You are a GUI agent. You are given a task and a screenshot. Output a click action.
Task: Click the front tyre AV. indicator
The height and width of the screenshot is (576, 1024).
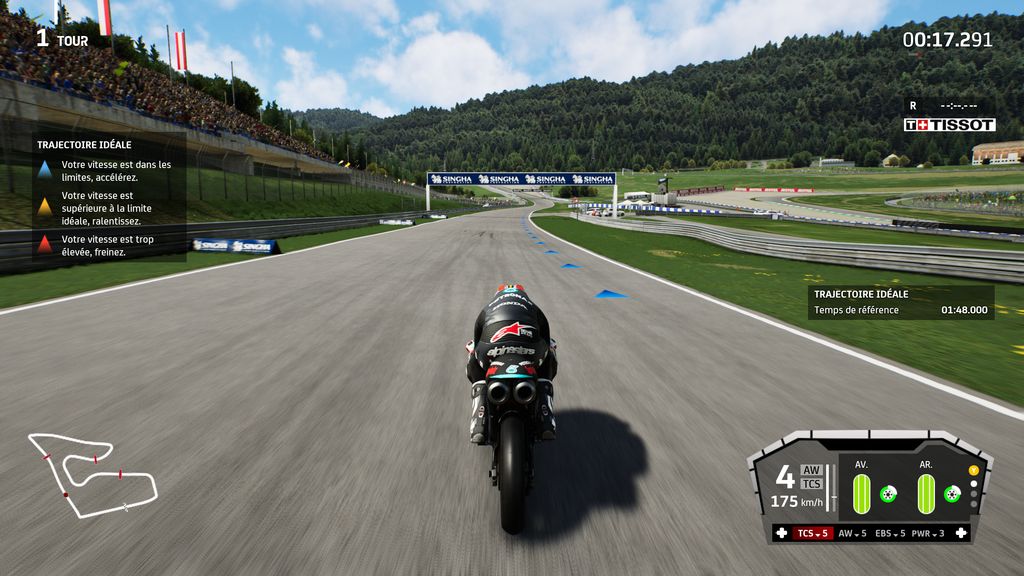click(861, 494)
